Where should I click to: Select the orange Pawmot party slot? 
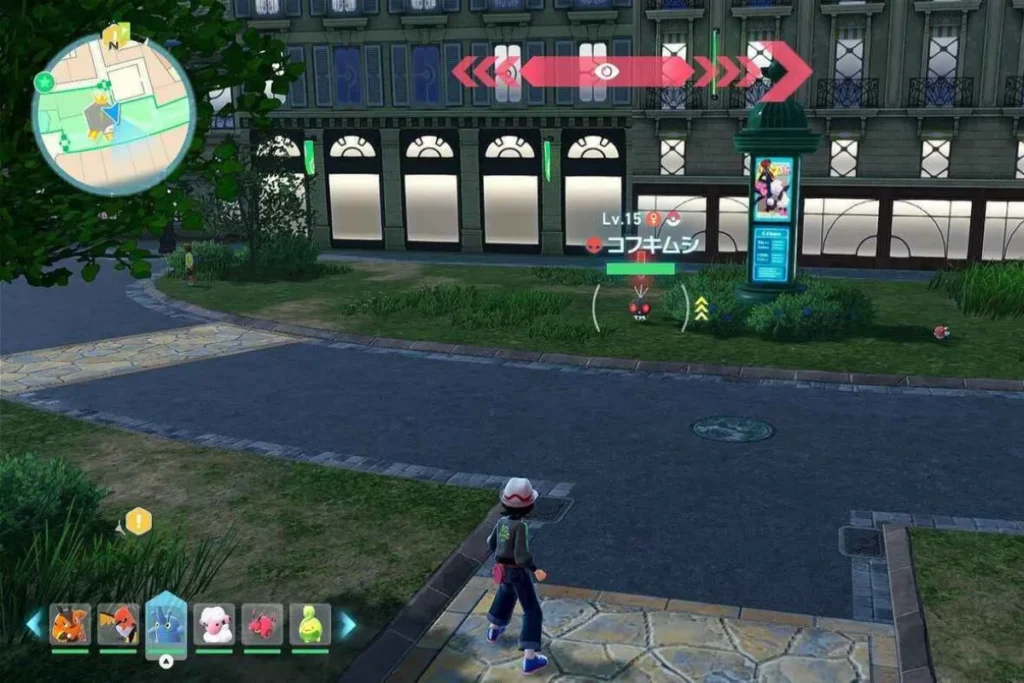[x=69, y=625]
